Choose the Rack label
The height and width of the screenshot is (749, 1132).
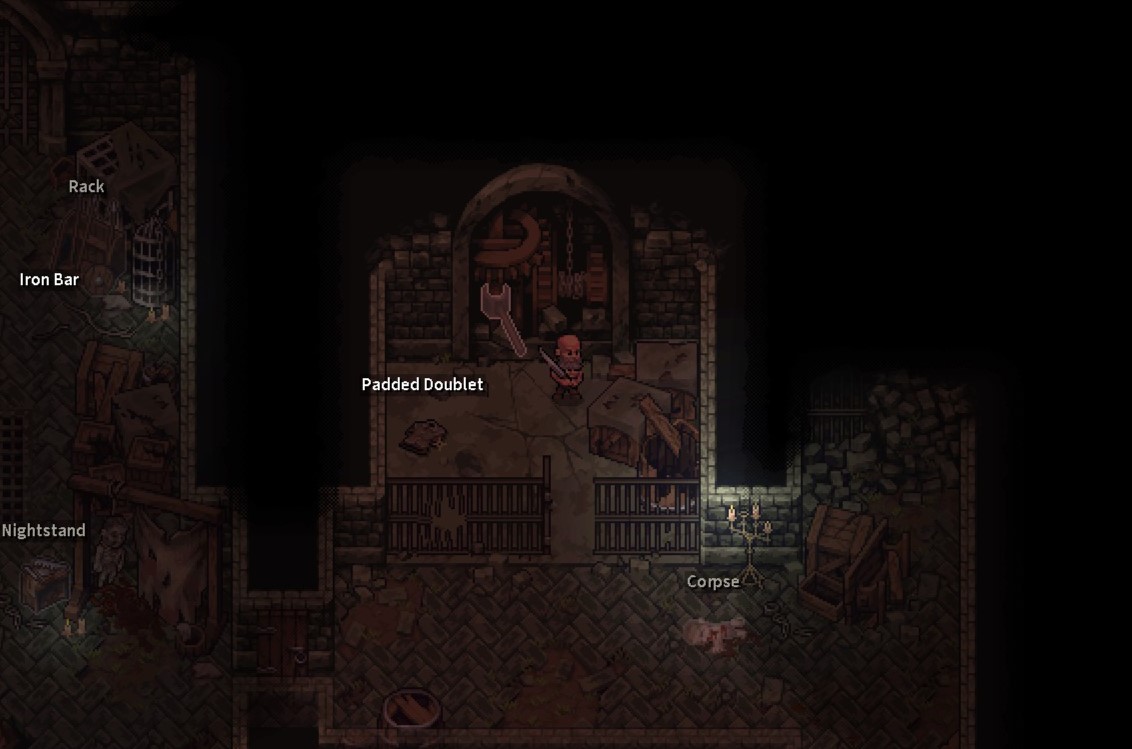tap(86, 186)
